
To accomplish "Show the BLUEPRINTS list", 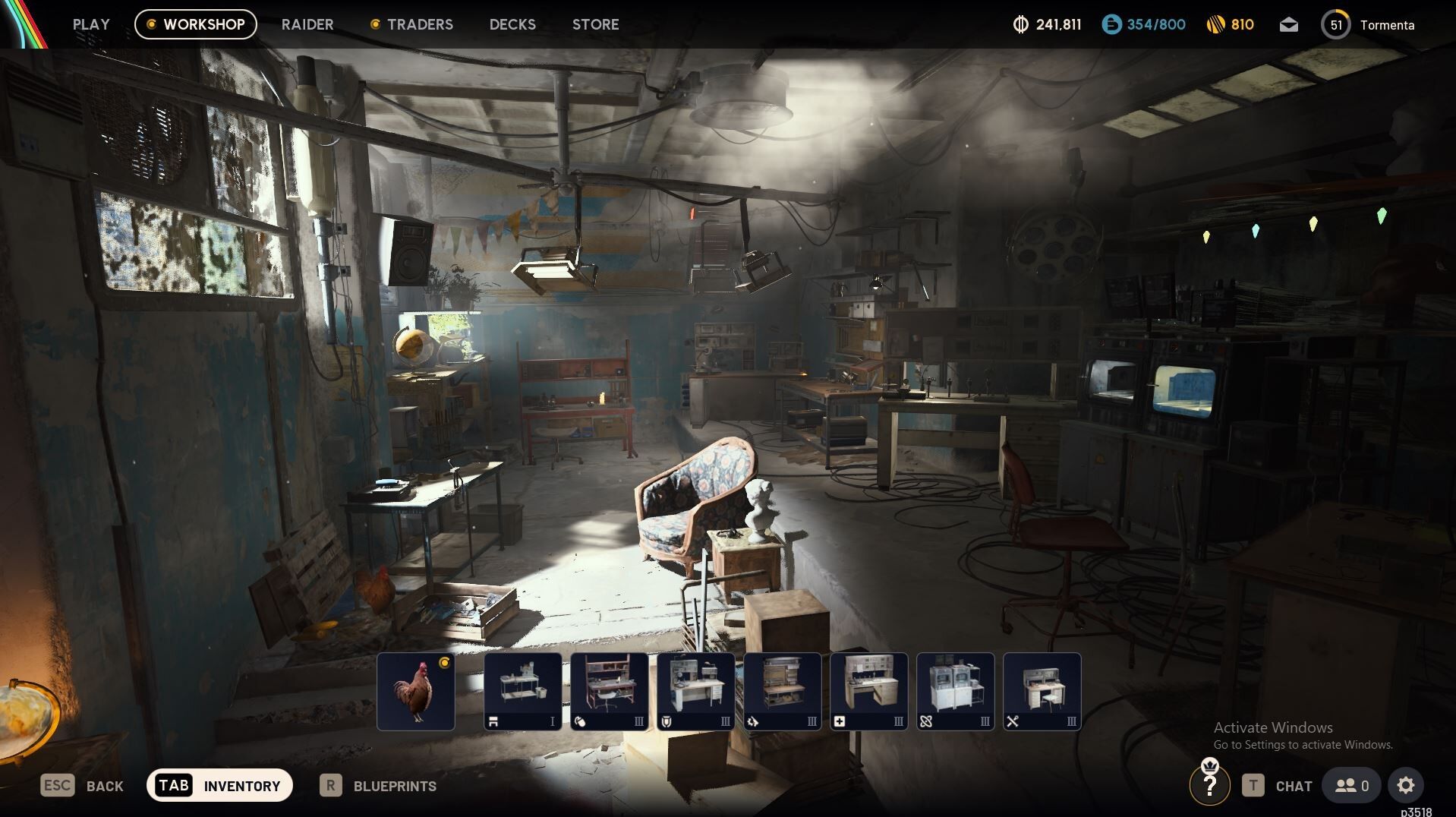I will [378, 786].
